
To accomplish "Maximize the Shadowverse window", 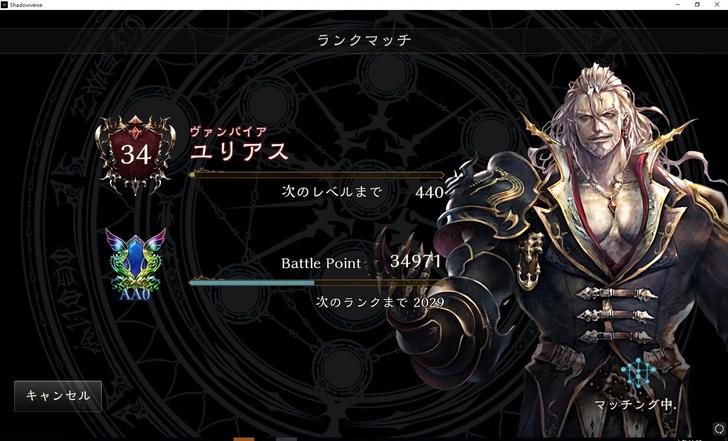I will pos(697,5).
